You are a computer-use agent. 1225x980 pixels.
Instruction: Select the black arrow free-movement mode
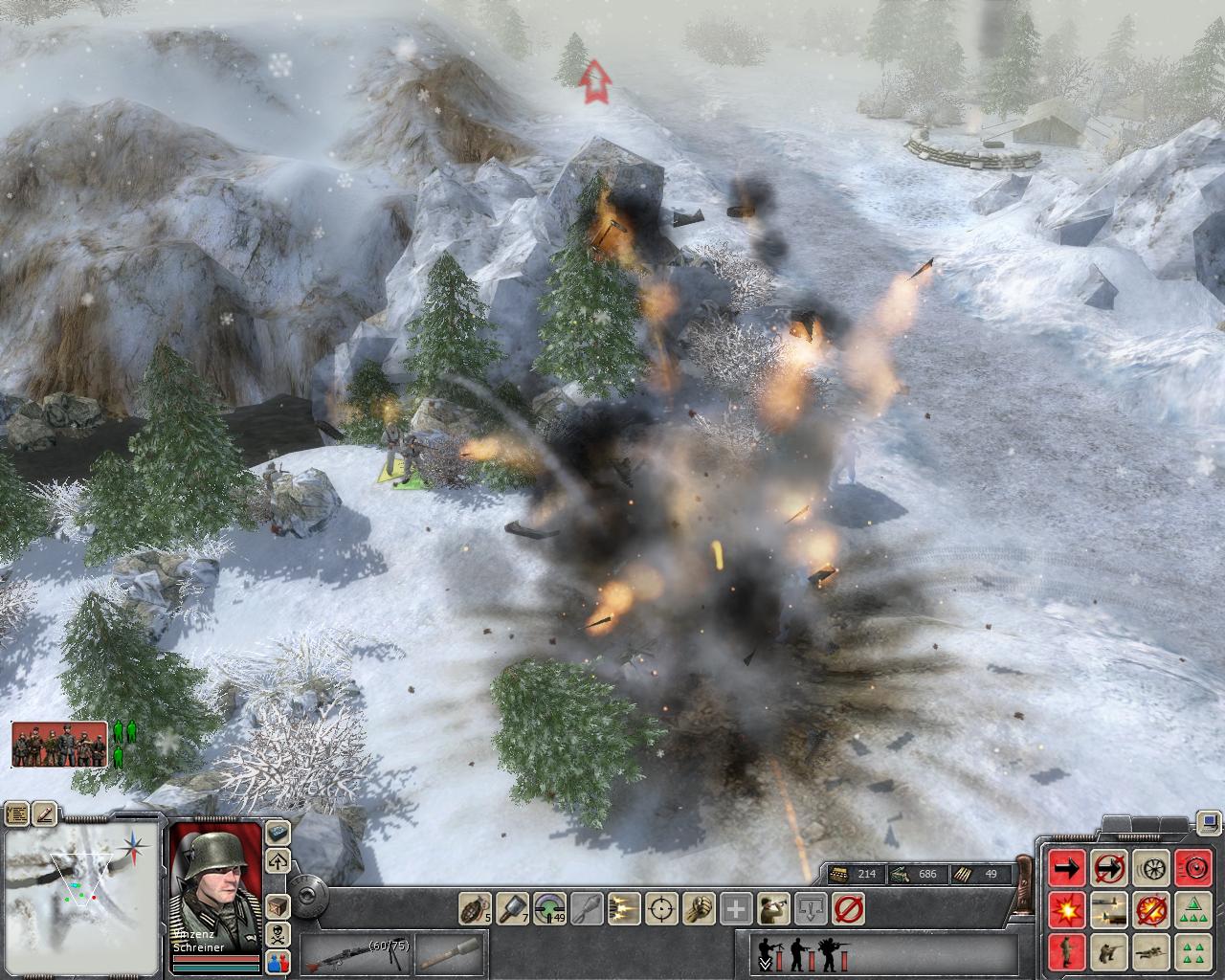pos(1067,868)
